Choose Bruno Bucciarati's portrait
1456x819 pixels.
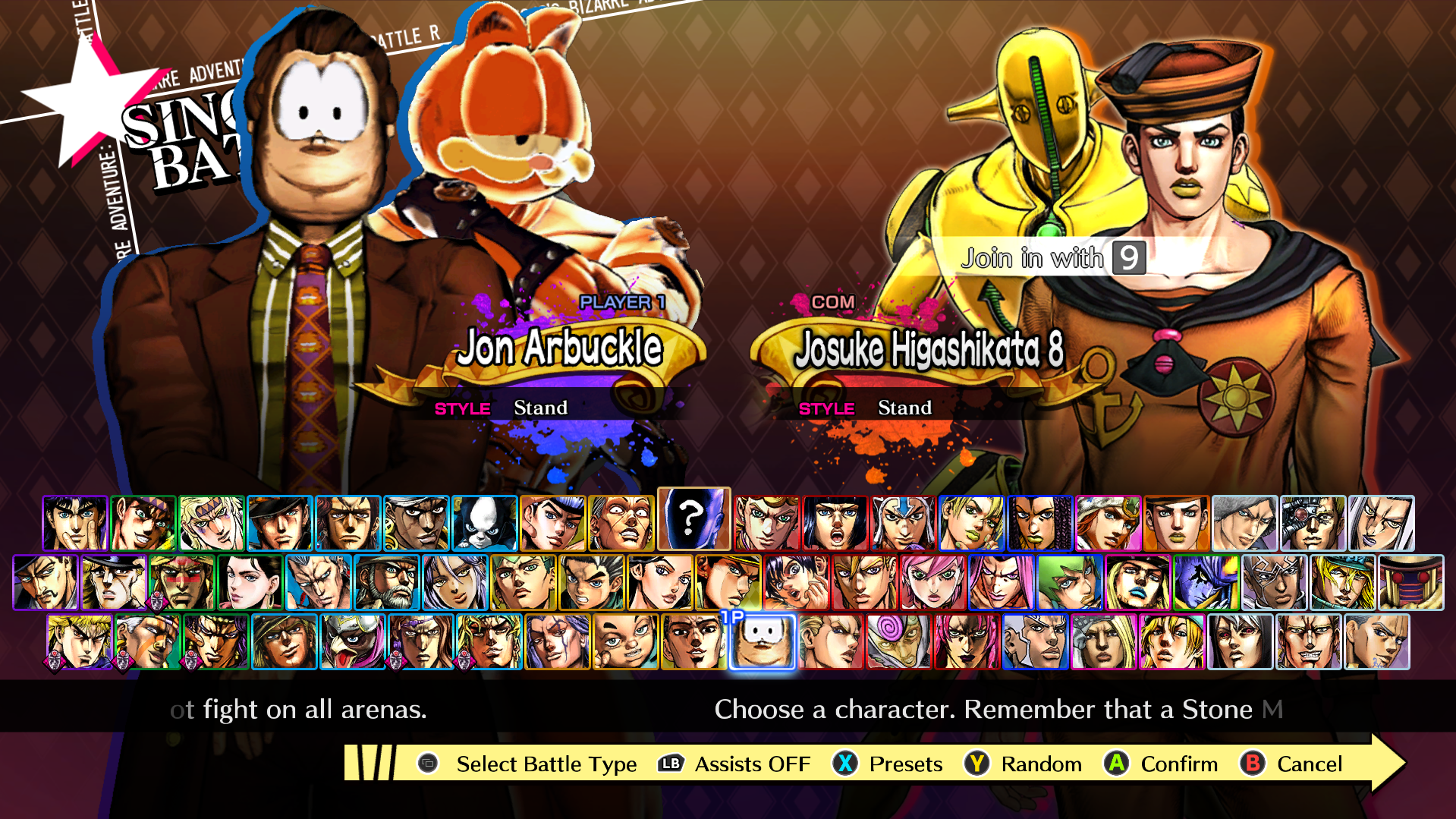coord(835,523)
